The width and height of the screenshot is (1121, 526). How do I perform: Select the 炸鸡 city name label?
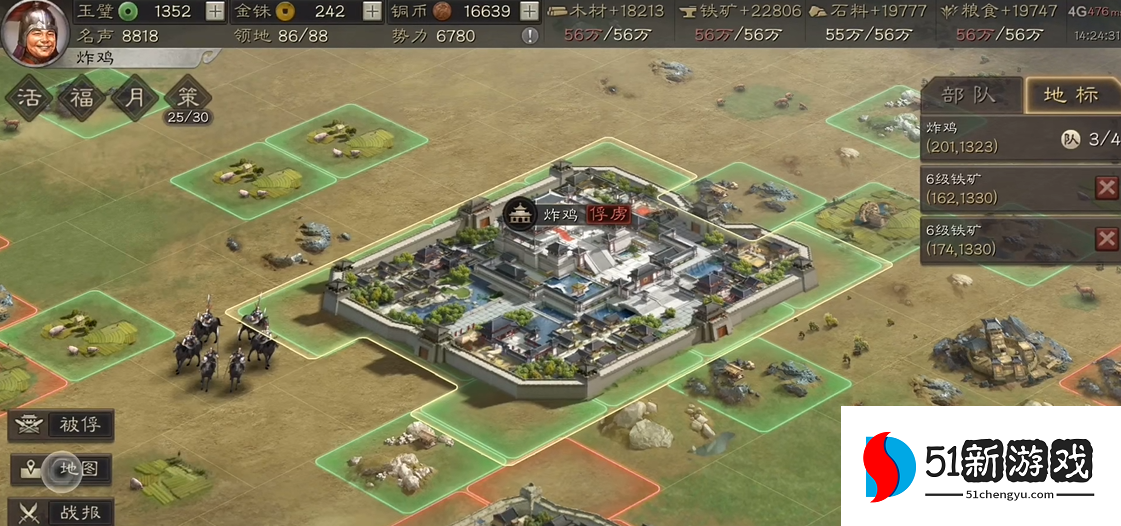(561, 214)
